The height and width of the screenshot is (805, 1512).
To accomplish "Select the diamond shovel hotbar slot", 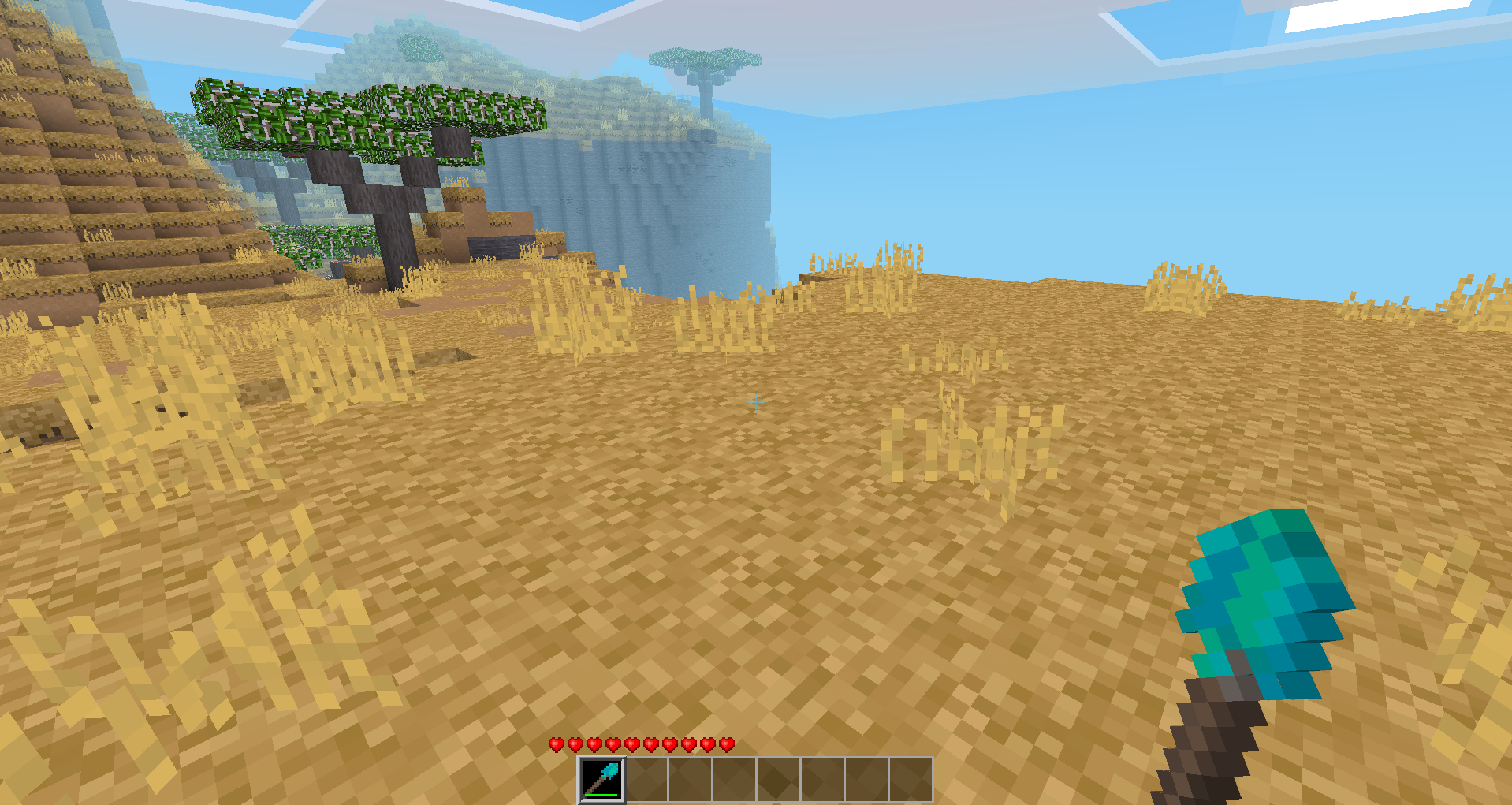I will pyautogui.click(x=602, y=779).
